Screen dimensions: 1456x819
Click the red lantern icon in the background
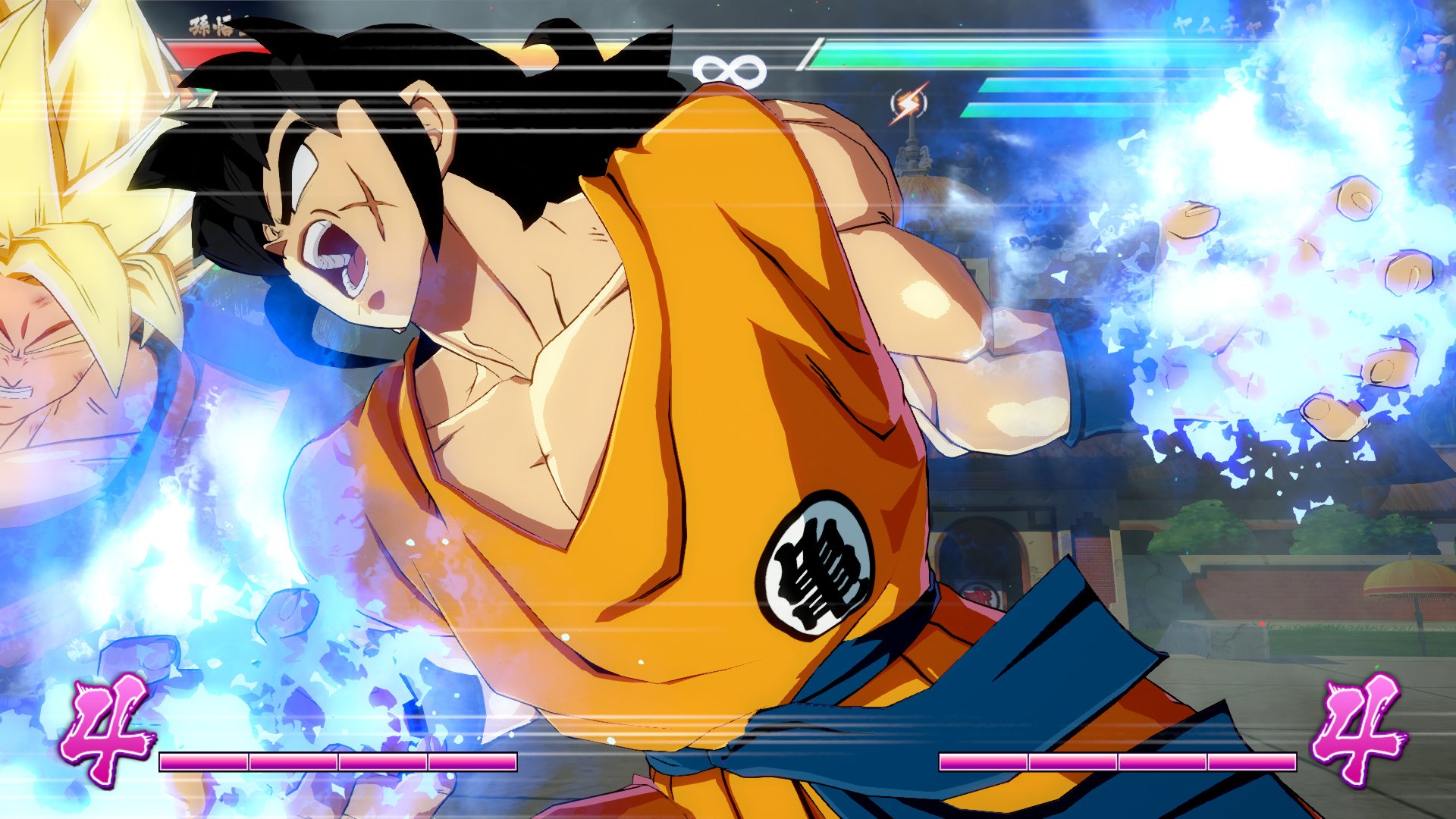[978, 594]
